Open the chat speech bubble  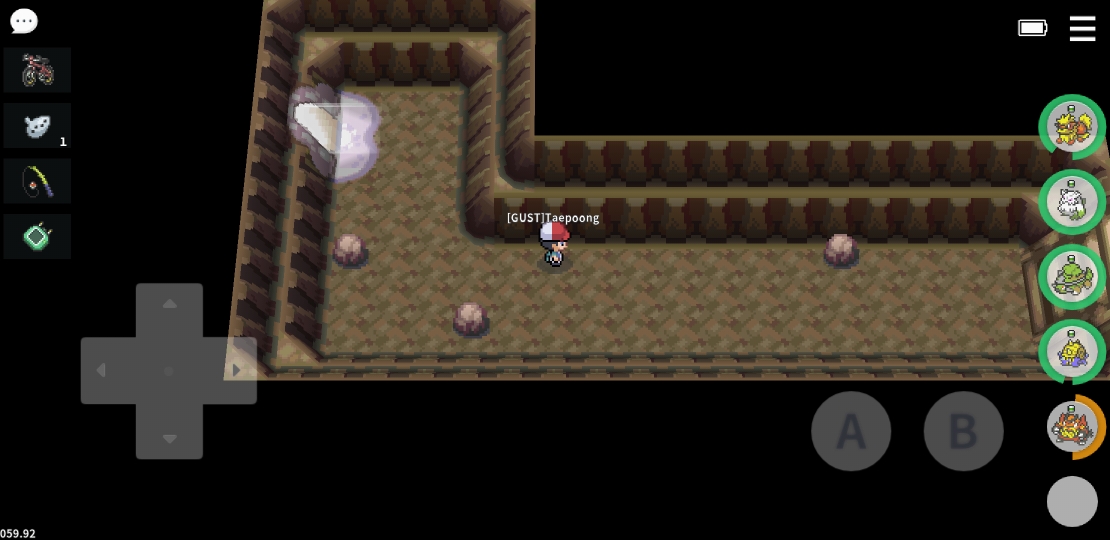[23, 21]
